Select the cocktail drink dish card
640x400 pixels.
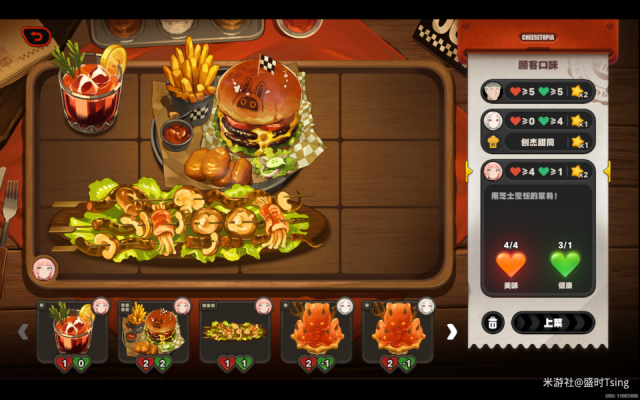point(73,331)
